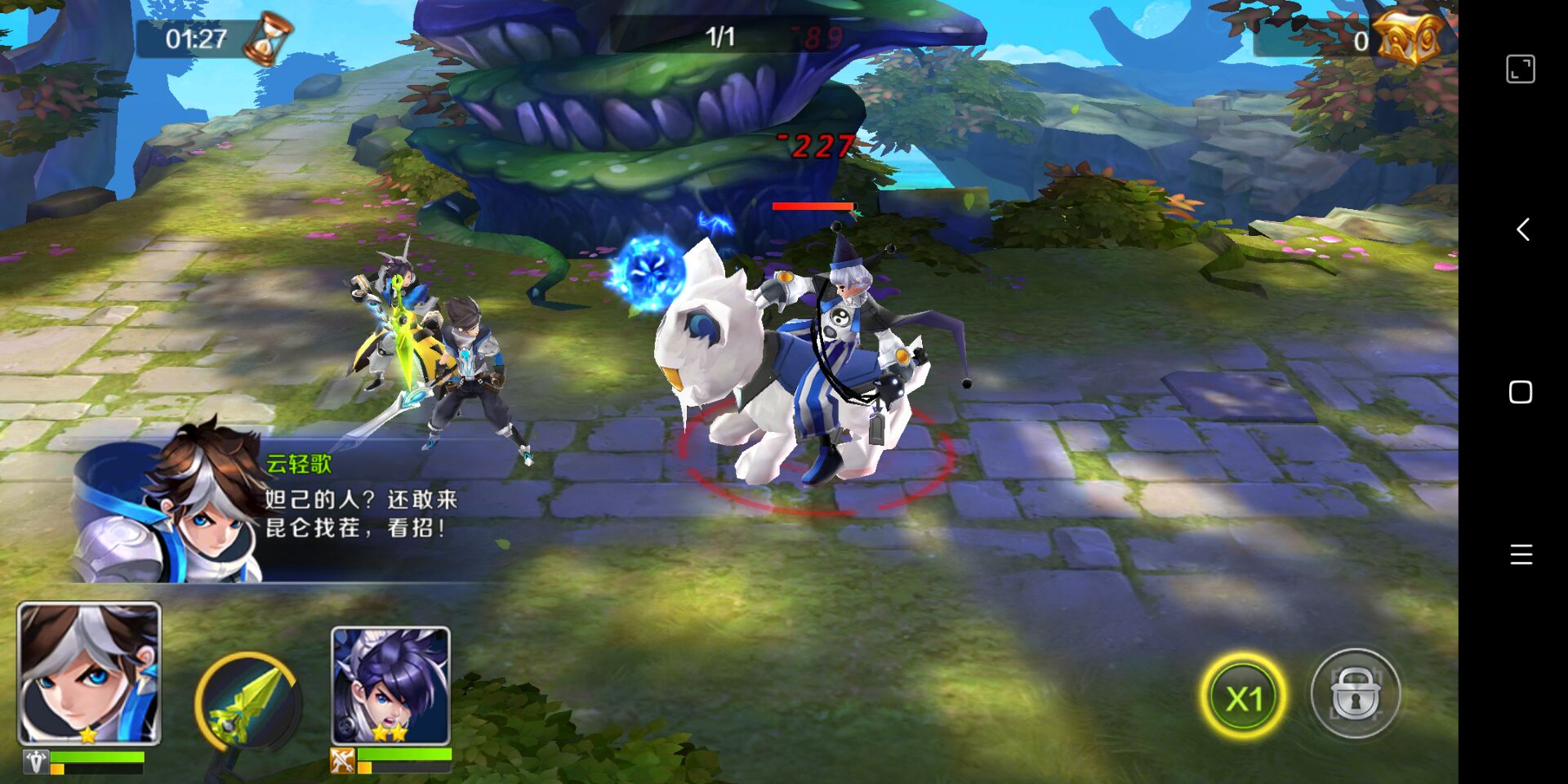Toggle the X1 battle speed button
Screen dimensions: 1568x784
coord(1243,697)
